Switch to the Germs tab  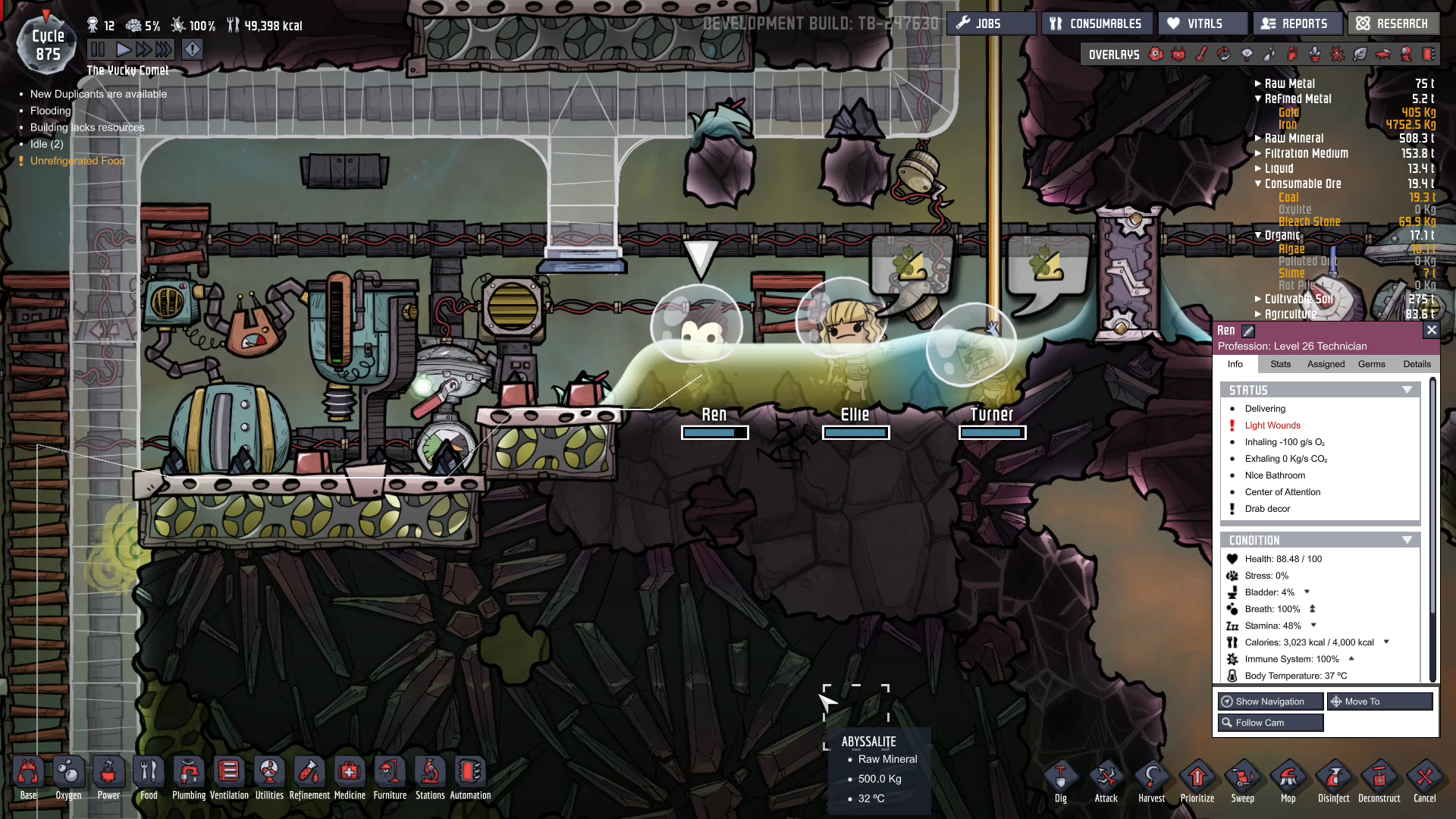click(1371, 364)
